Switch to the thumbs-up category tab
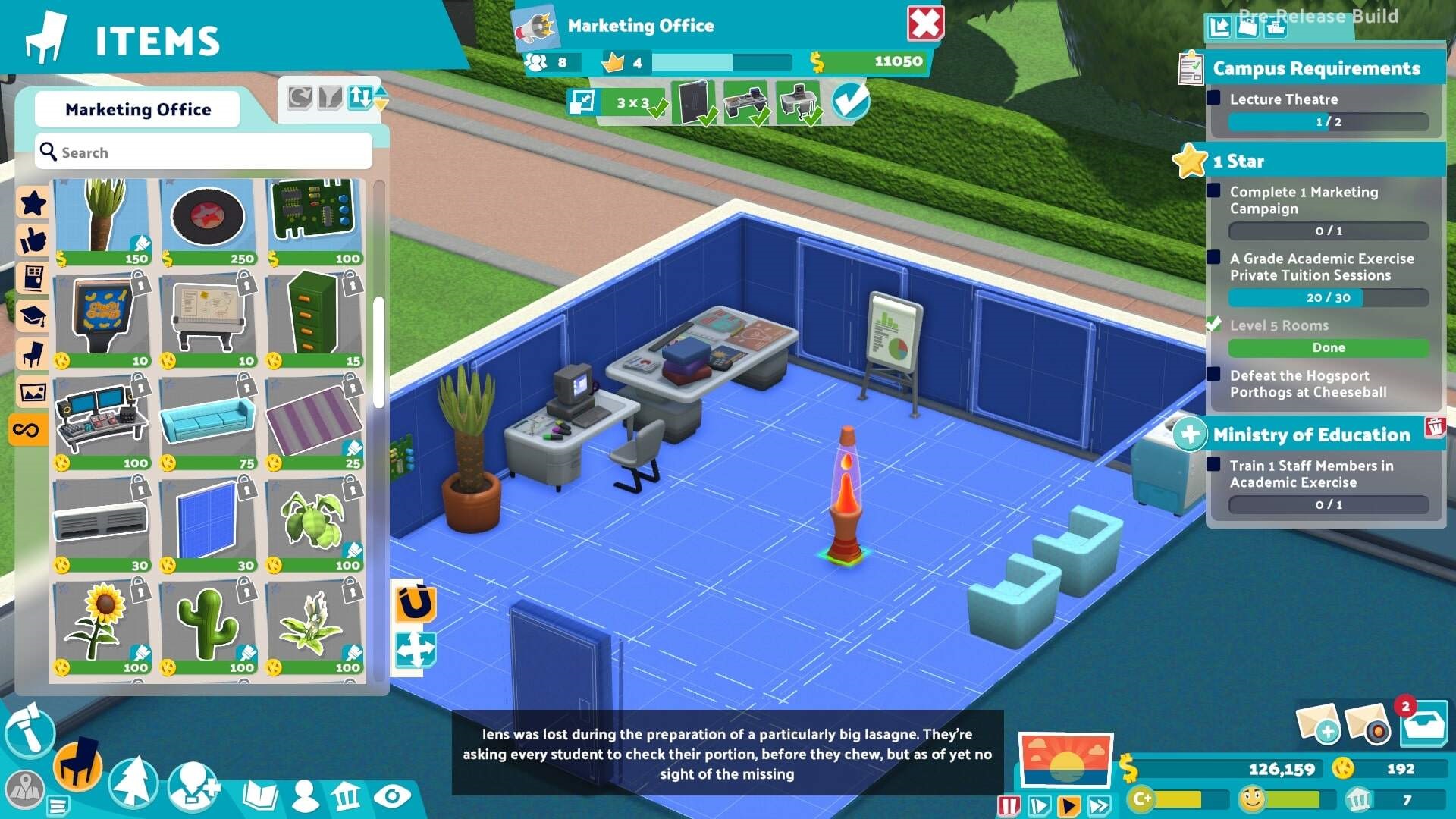The height and width of the screenshot is (819, 1456). [x=33, y=241]
